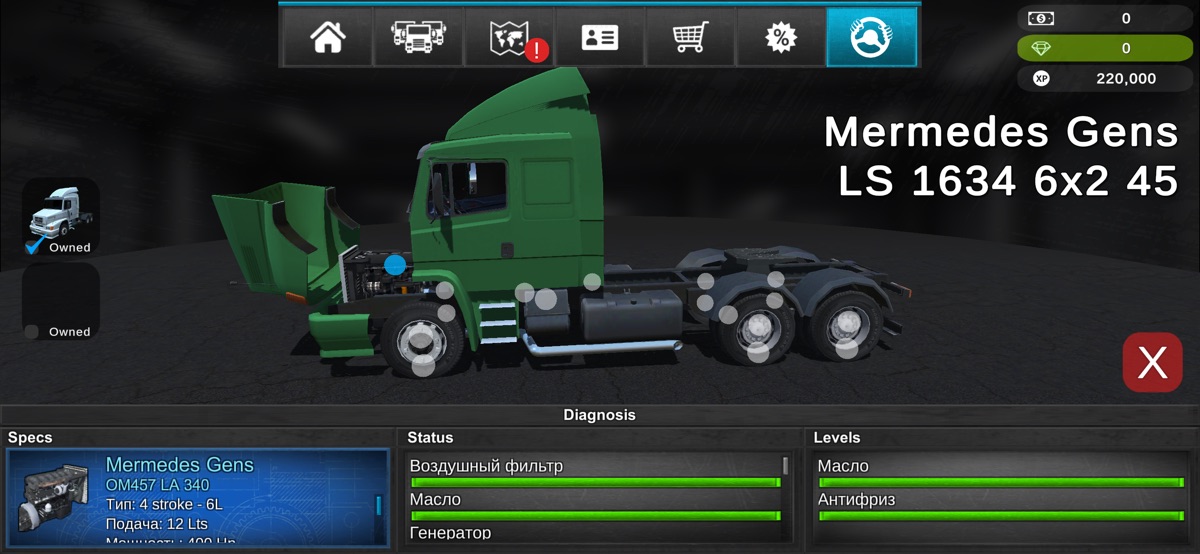Click the Status list scrollbar

[785, 466]
